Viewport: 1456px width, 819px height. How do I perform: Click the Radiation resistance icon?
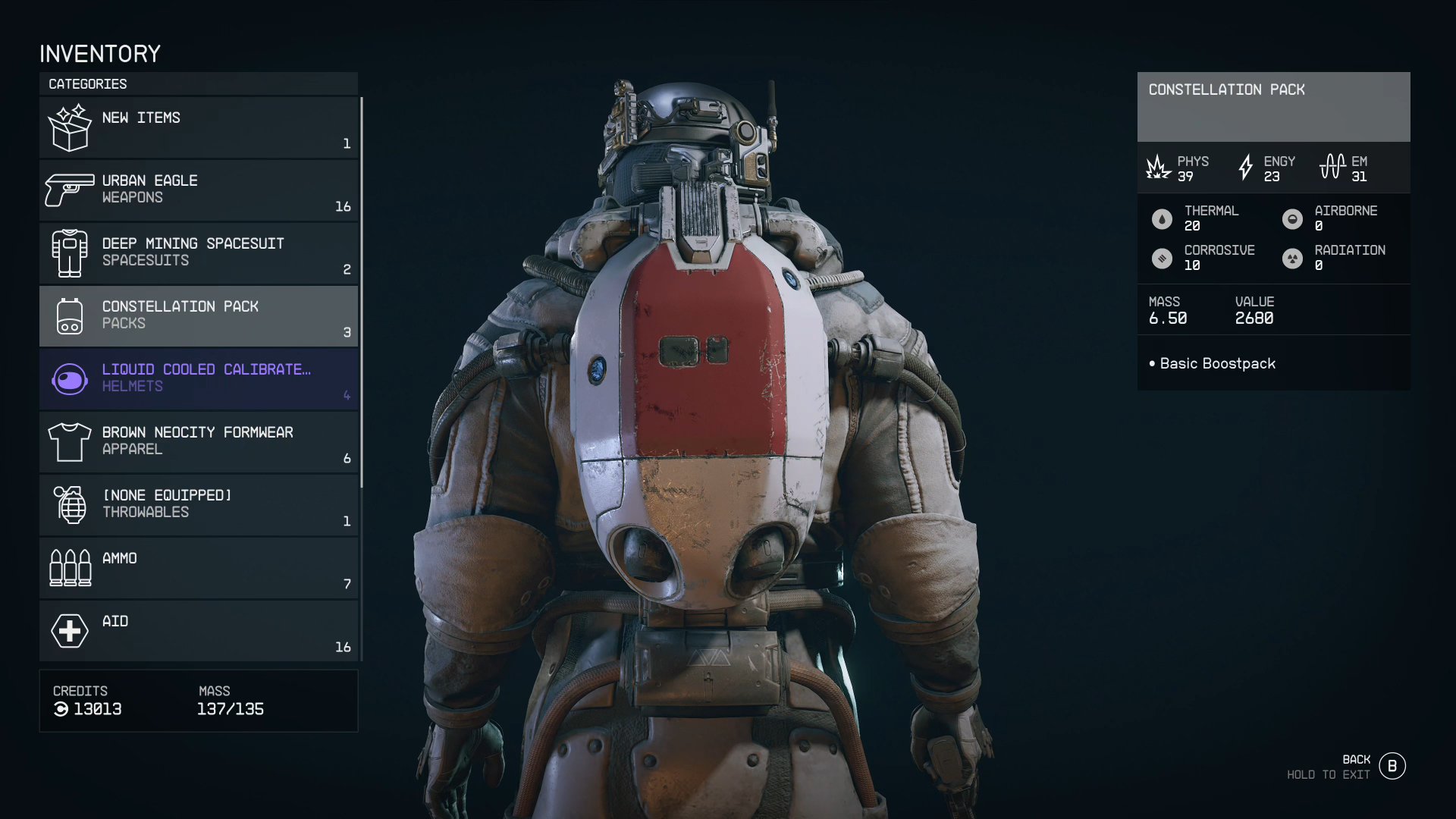[x=1292, y=258]
